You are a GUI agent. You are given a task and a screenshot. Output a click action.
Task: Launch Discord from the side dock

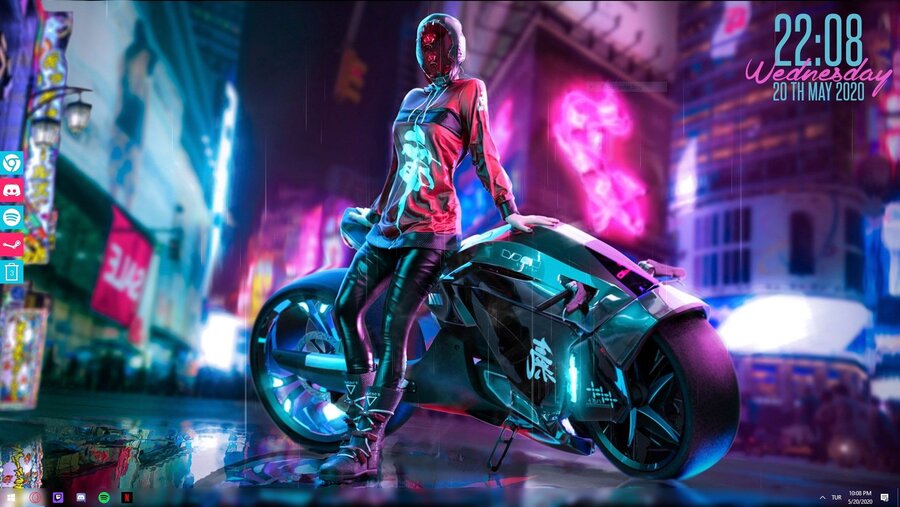click(12, 190)
